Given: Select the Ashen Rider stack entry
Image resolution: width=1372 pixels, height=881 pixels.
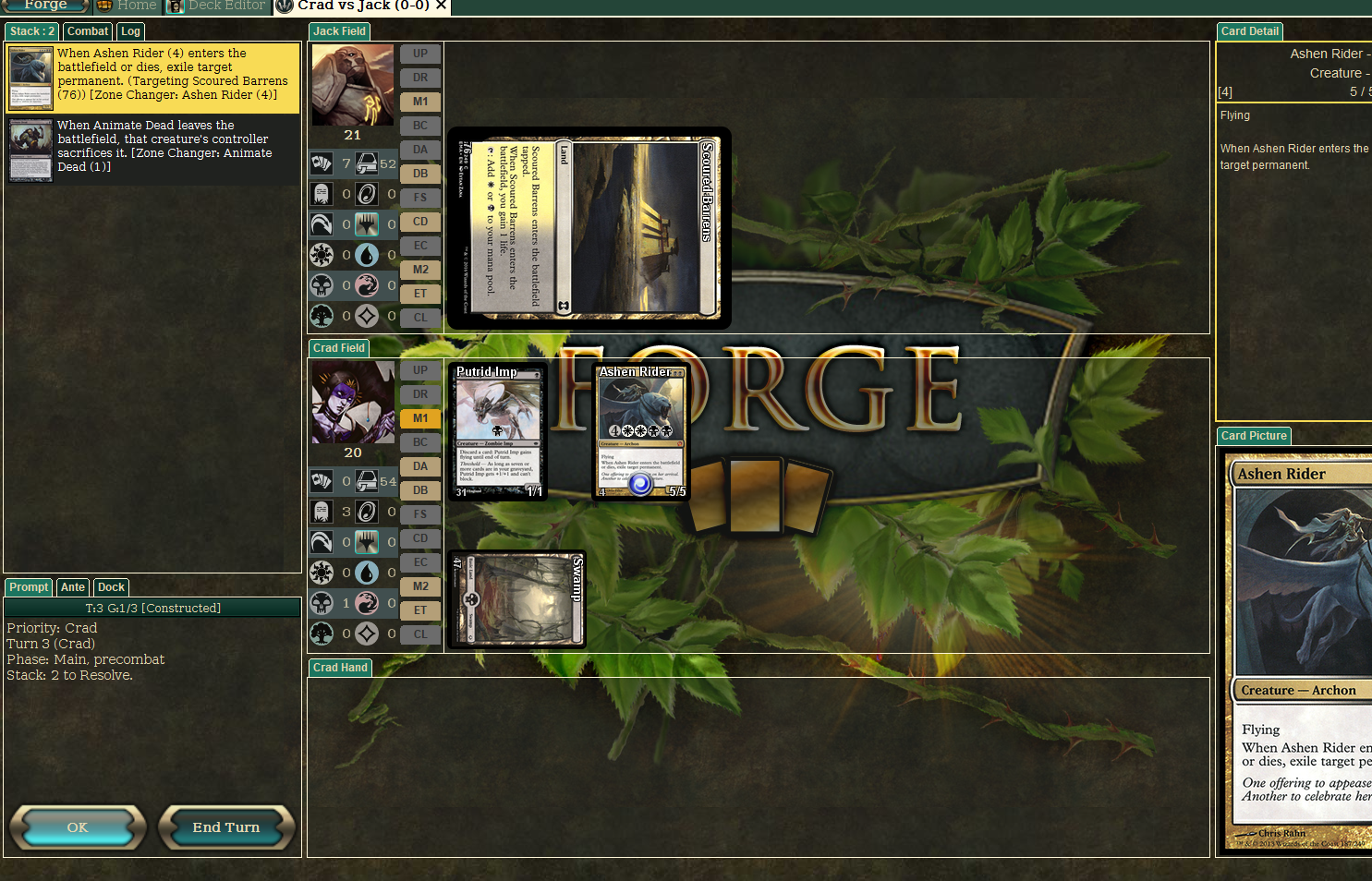Looking at the screenshot, I should [152, 78].
